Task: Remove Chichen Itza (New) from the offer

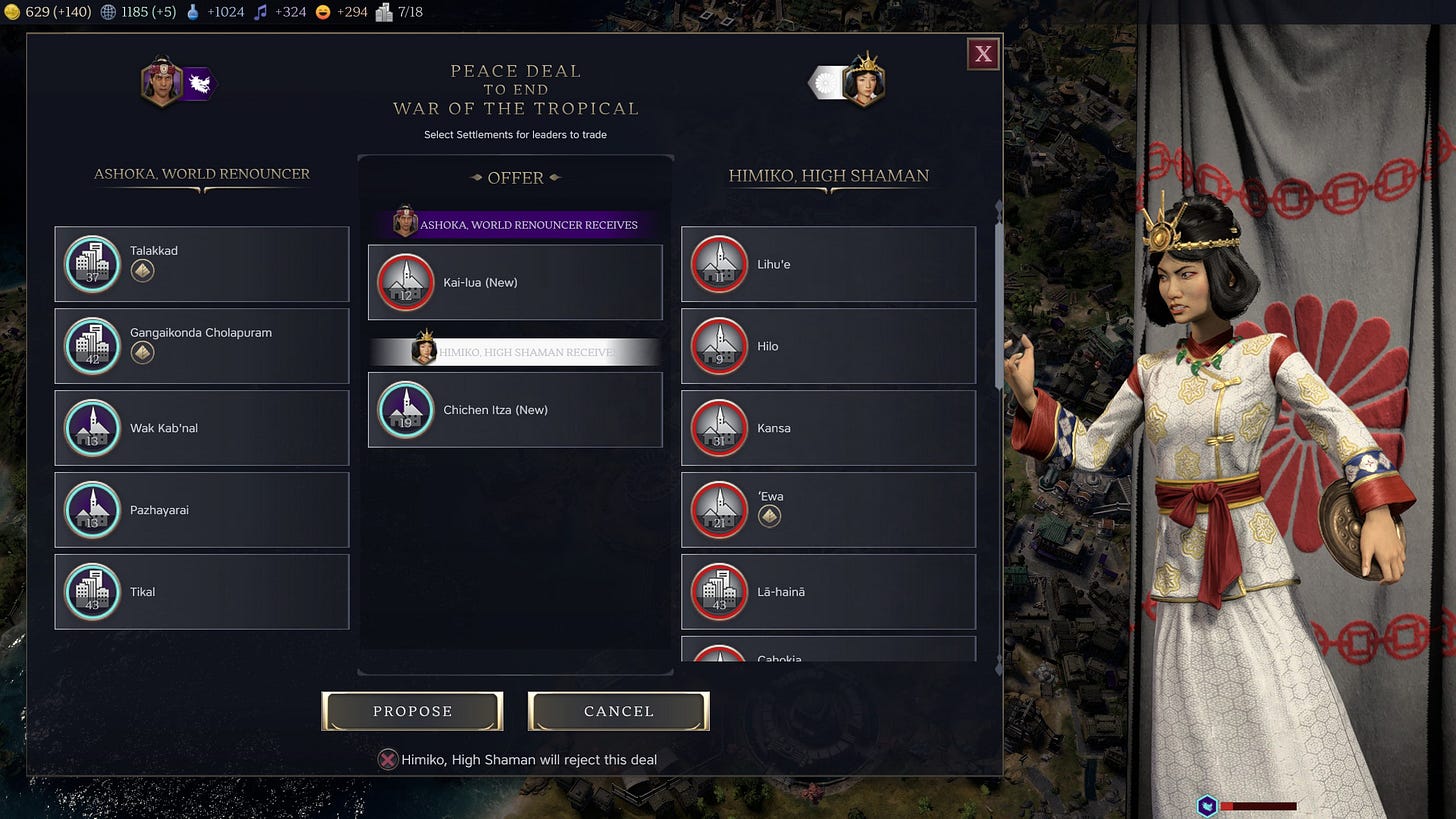Action: coord(515,410)
